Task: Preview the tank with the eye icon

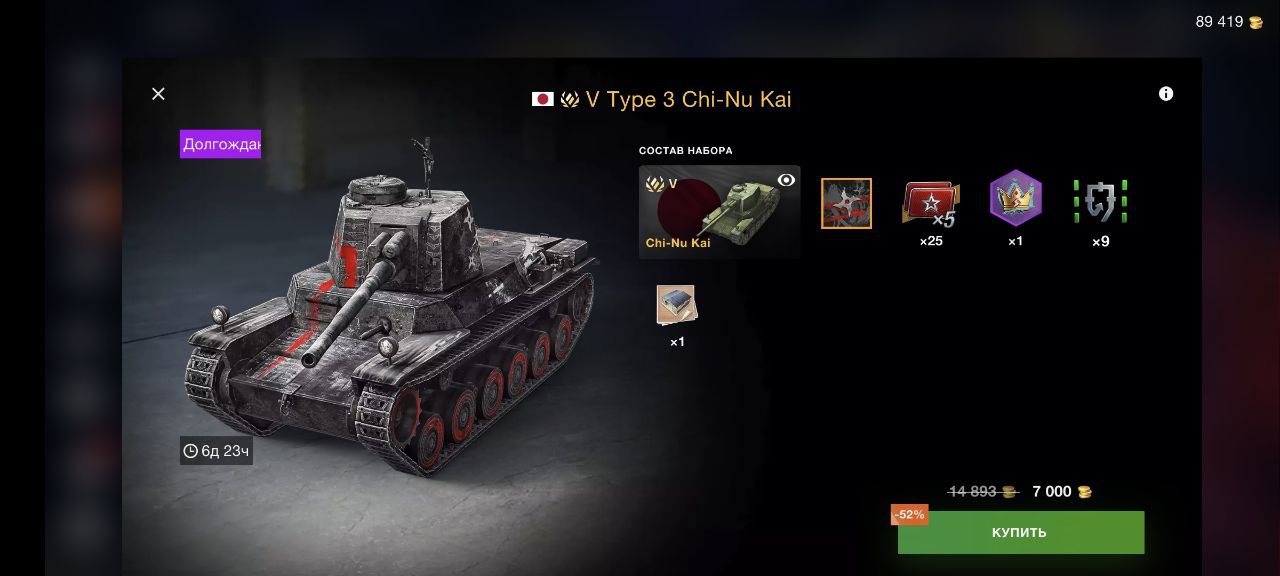Action: (786, 180)
